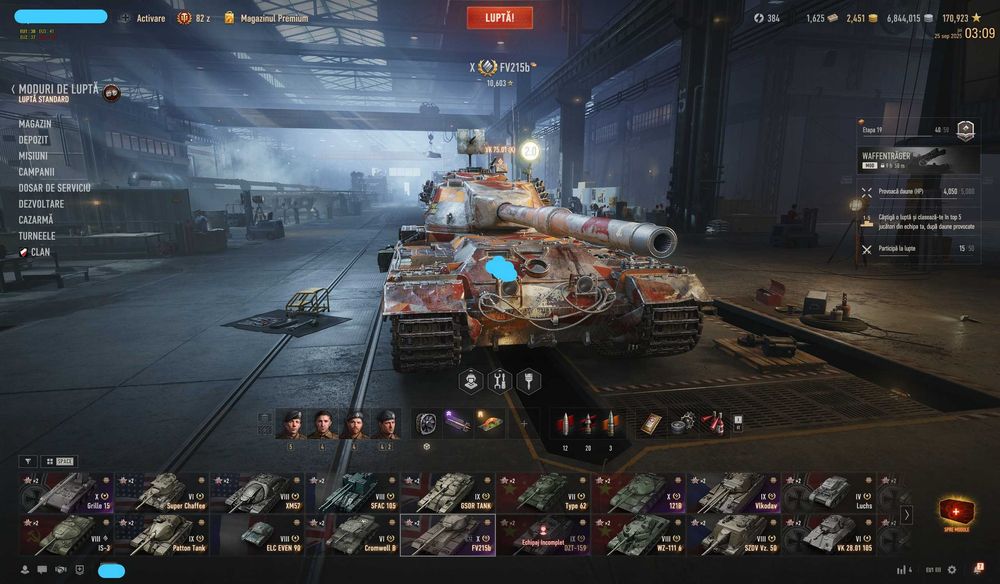This screenshot has width=1000, height=584.
Task: Show more tanks with the carousel arrow
Action: [907, 515]
